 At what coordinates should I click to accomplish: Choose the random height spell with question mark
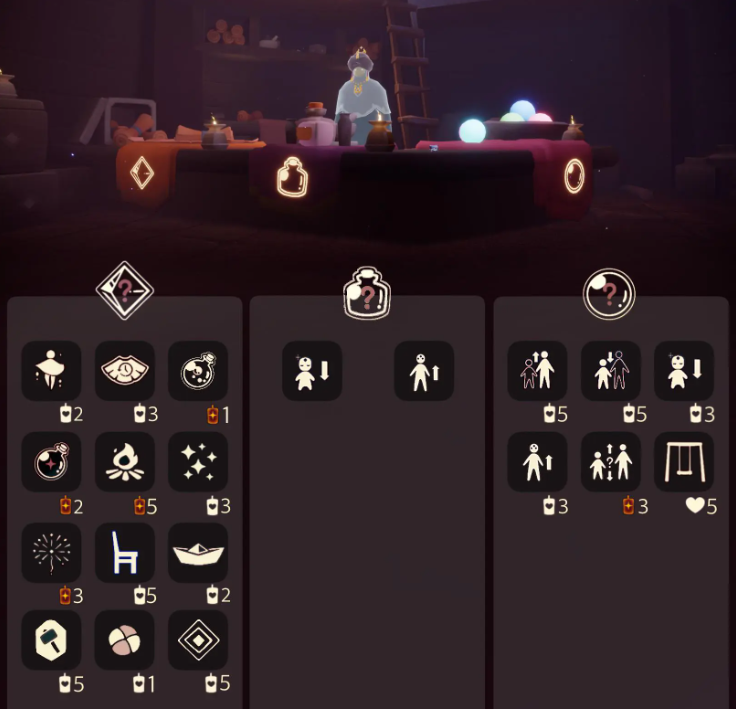point(611,462)
